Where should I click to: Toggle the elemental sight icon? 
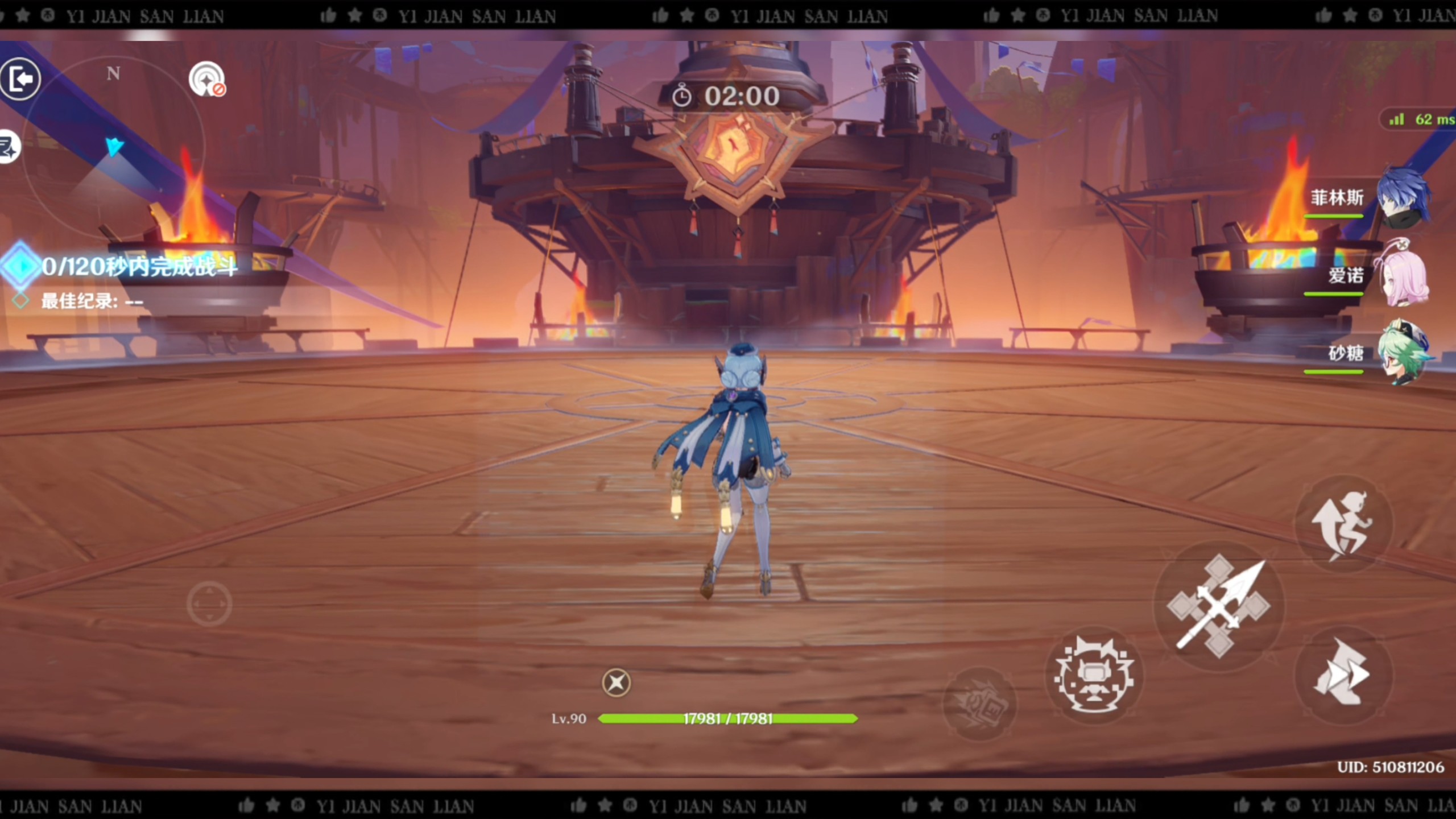point(206,79)
